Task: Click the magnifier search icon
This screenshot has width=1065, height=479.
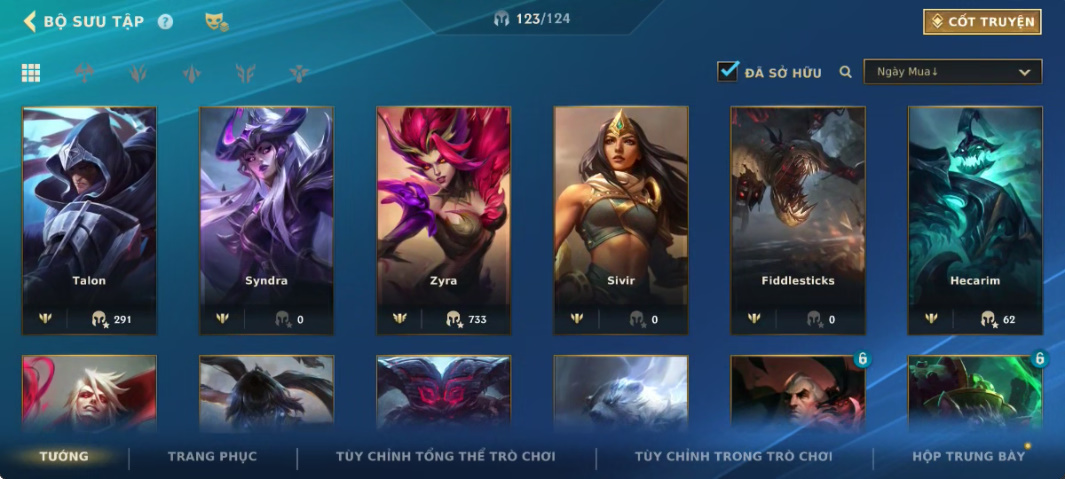Action: pyautogui.click(x=845, y=72)
